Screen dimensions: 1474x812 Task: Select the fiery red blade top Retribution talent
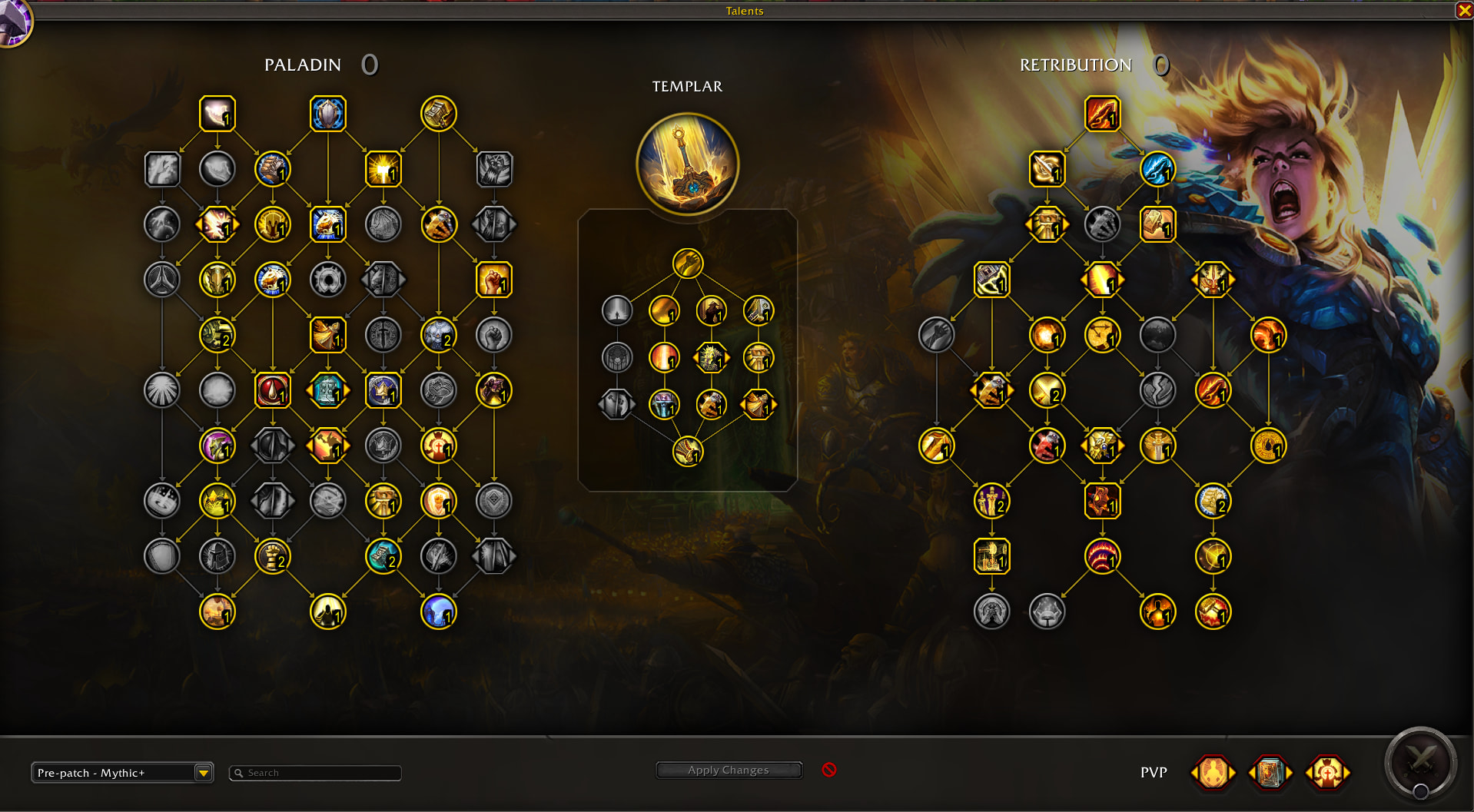[1103, 114]
